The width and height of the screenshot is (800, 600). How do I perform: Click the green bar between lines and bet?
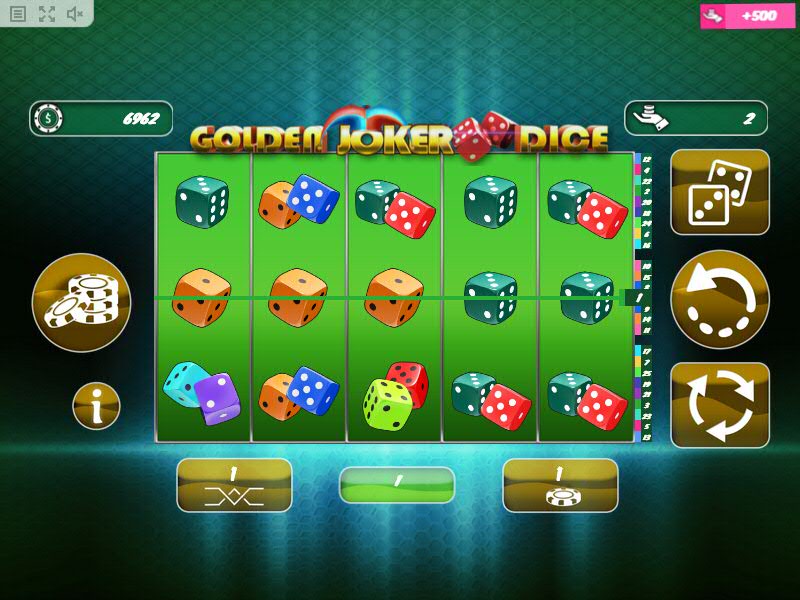(x=397, y=485)
